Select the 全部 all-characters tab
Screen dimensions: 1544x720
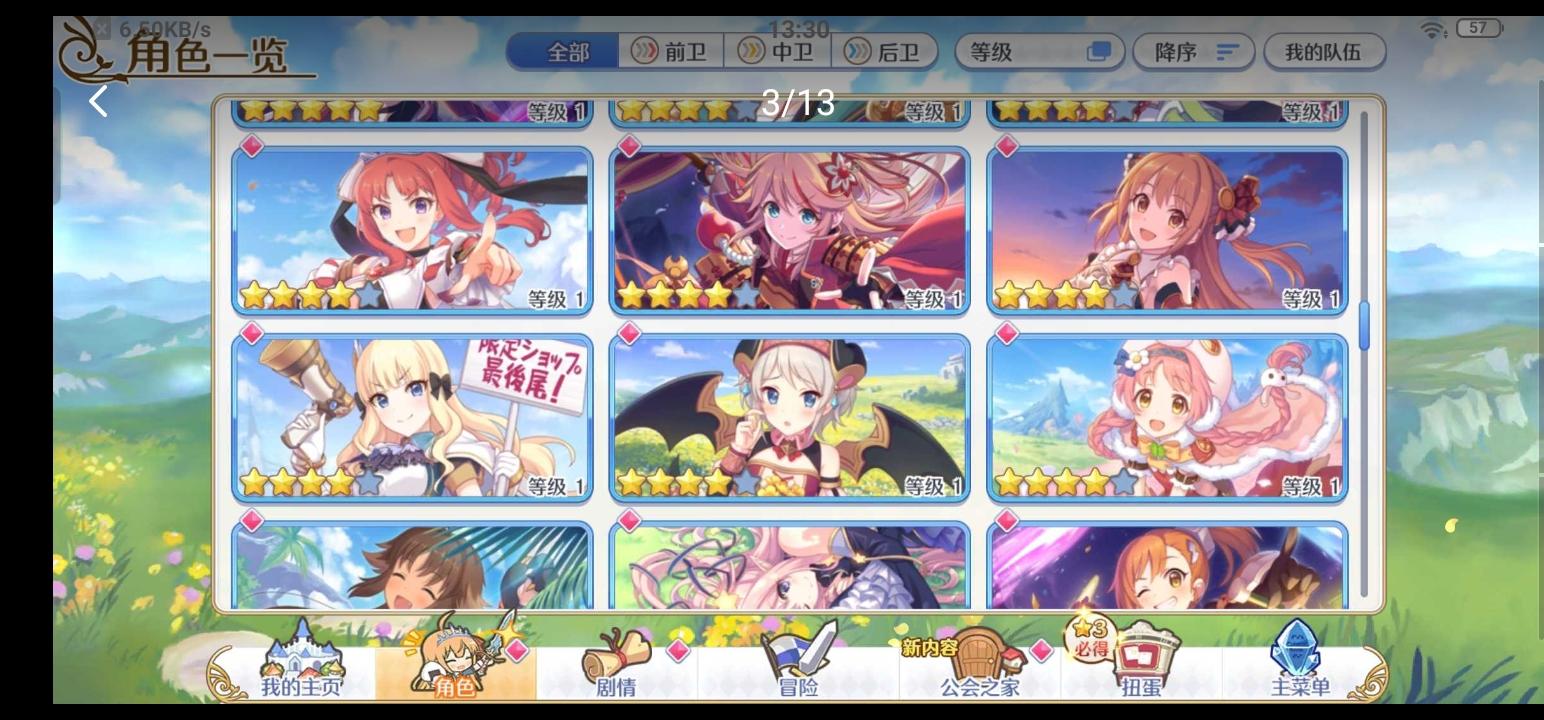565,52
